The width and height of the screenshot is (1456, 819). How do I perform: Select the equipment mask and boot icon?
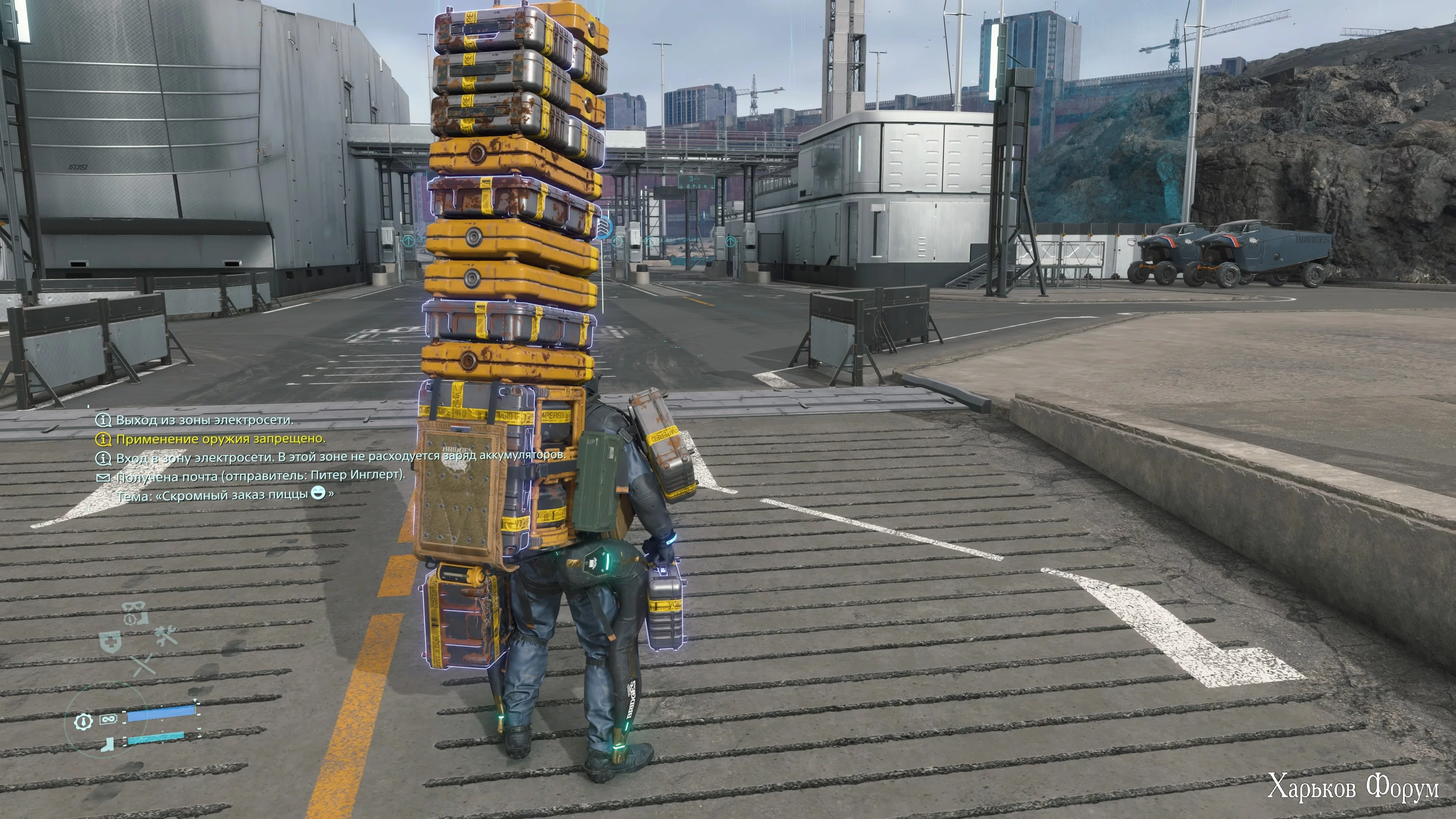coord(135,613)
